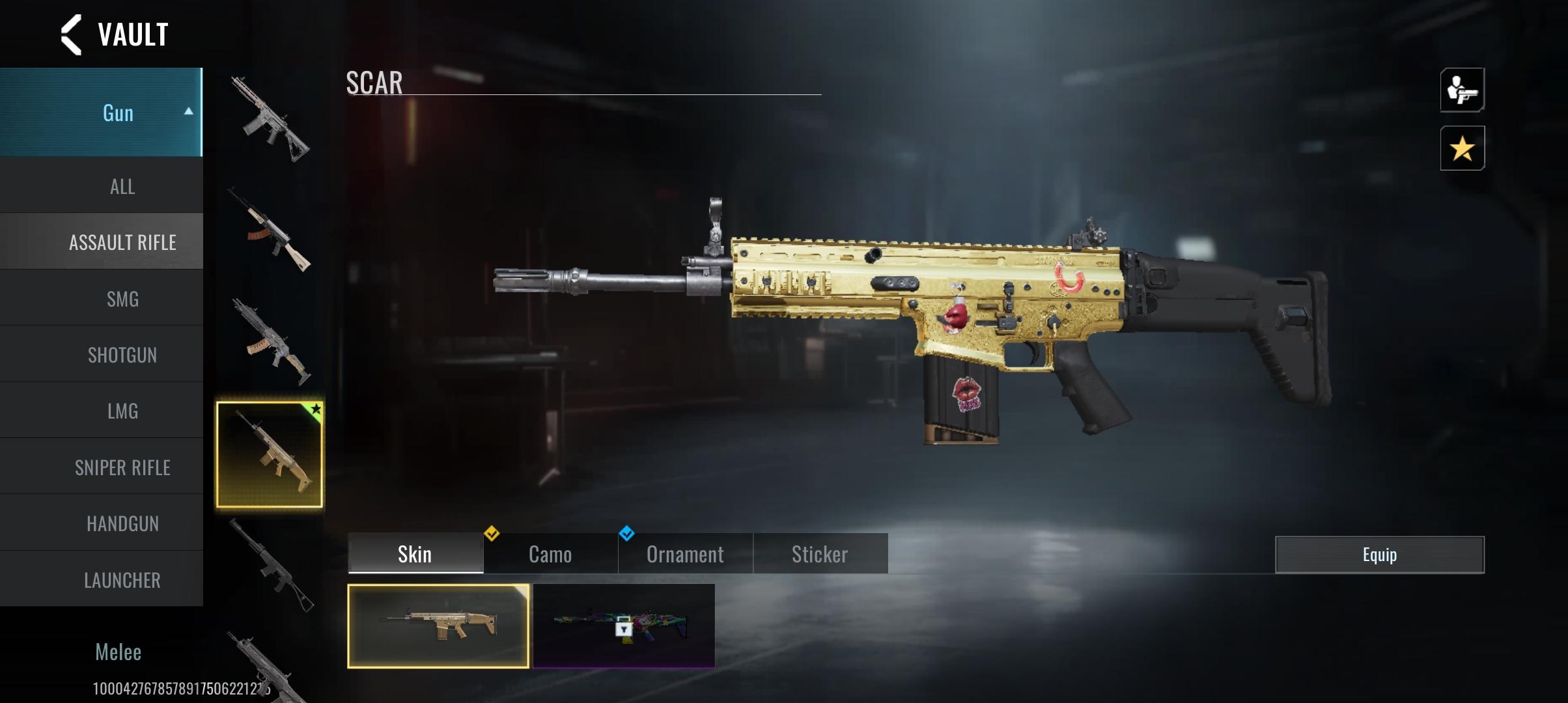This screenshot has height=703, width=1568.
Task: Equip the SCAR
Action: tap(1379, 555)
